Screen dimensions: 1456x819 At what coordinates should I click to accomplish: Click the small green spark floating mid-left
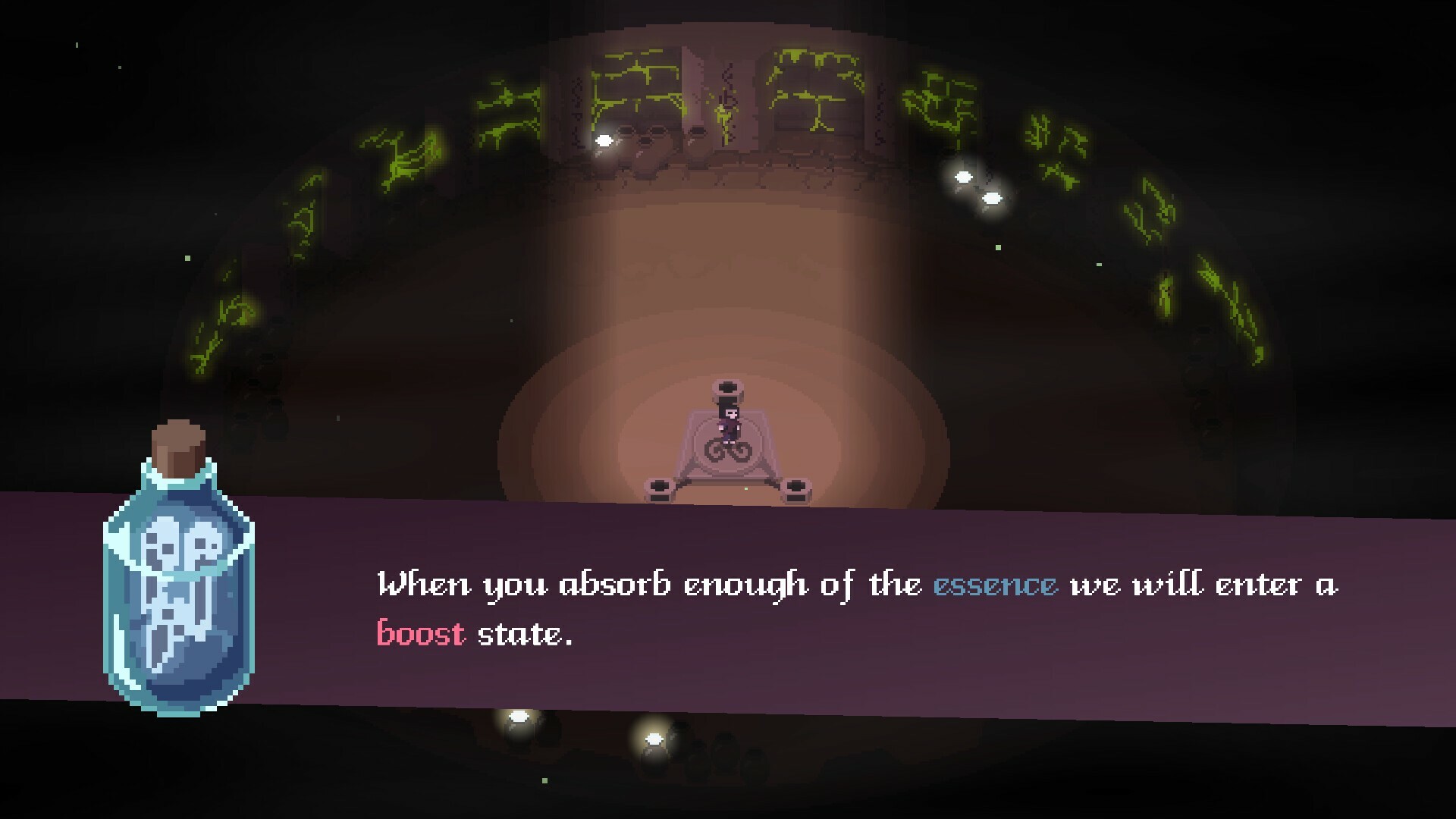point(187,256)
